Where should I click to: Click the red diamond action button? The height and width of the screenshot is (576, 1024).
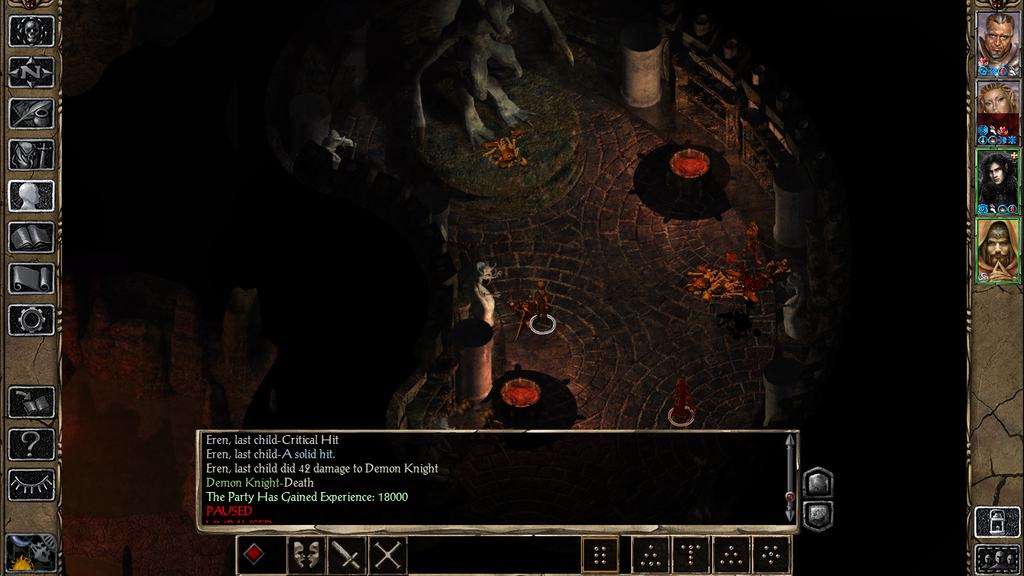tap(256, 554)
